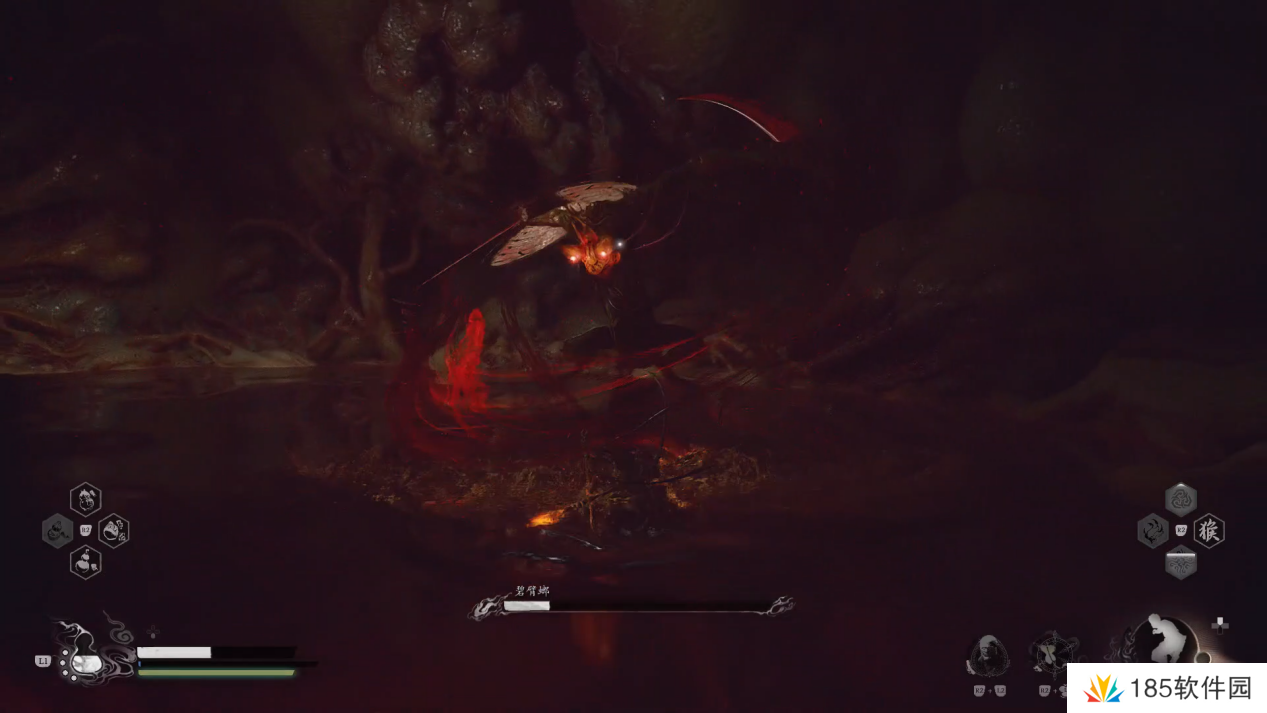The height and width of the screenshot is (713, 1267).
Task: Select the greyed-out left quick-item slot
Action: coord(57,530)
